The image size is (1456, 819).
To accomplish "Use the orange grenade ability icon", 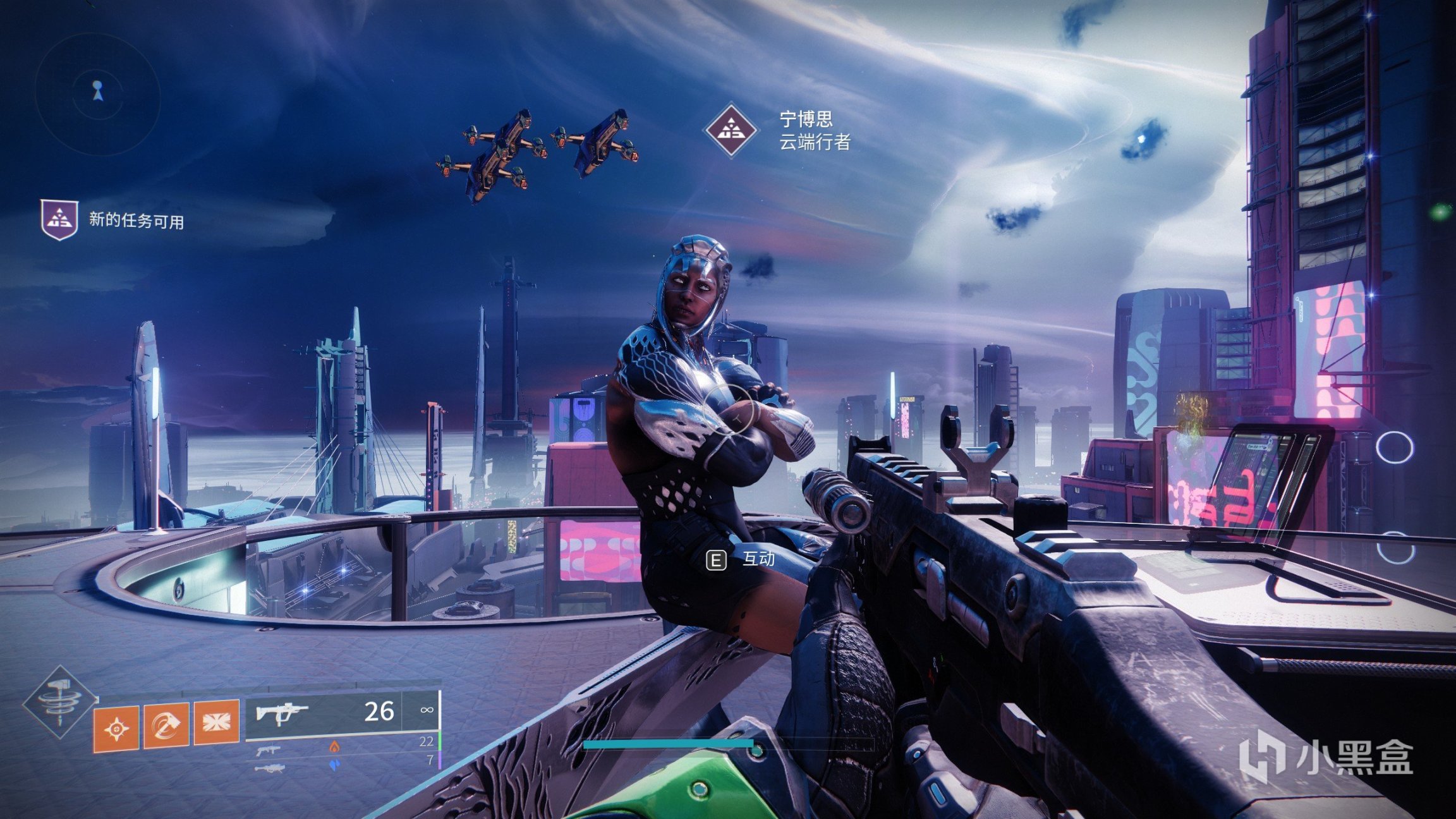I will pyautogui.click(x=116, y=728).
